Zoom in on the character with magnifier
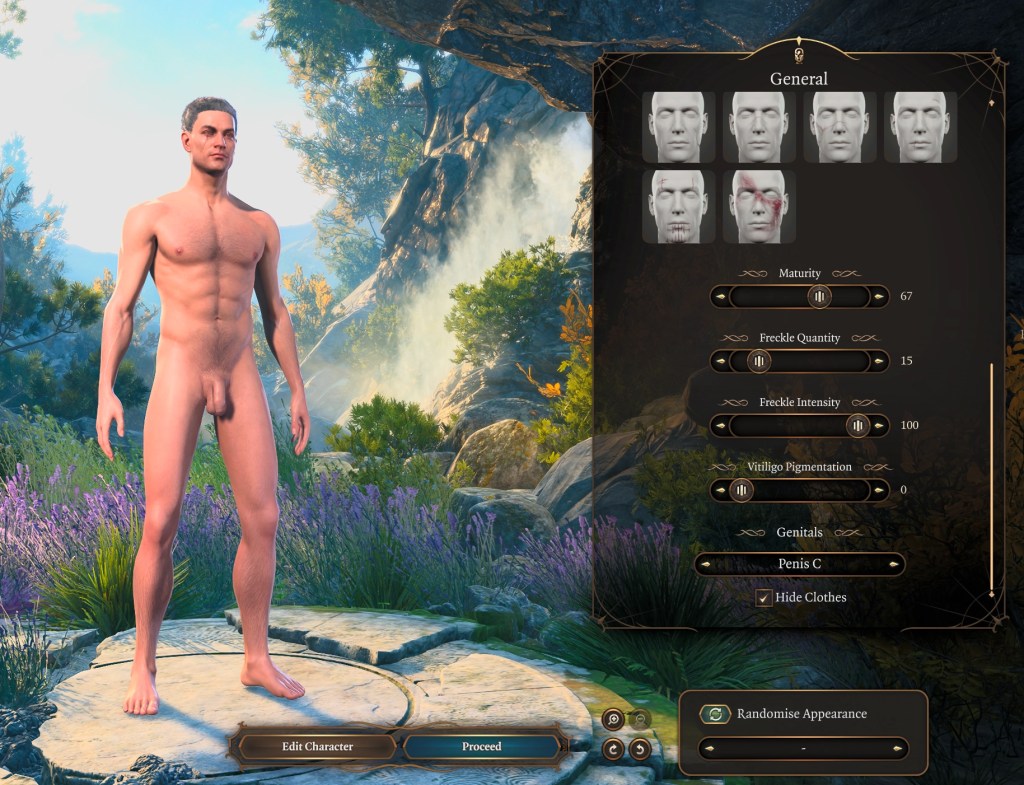 (612, 718)
